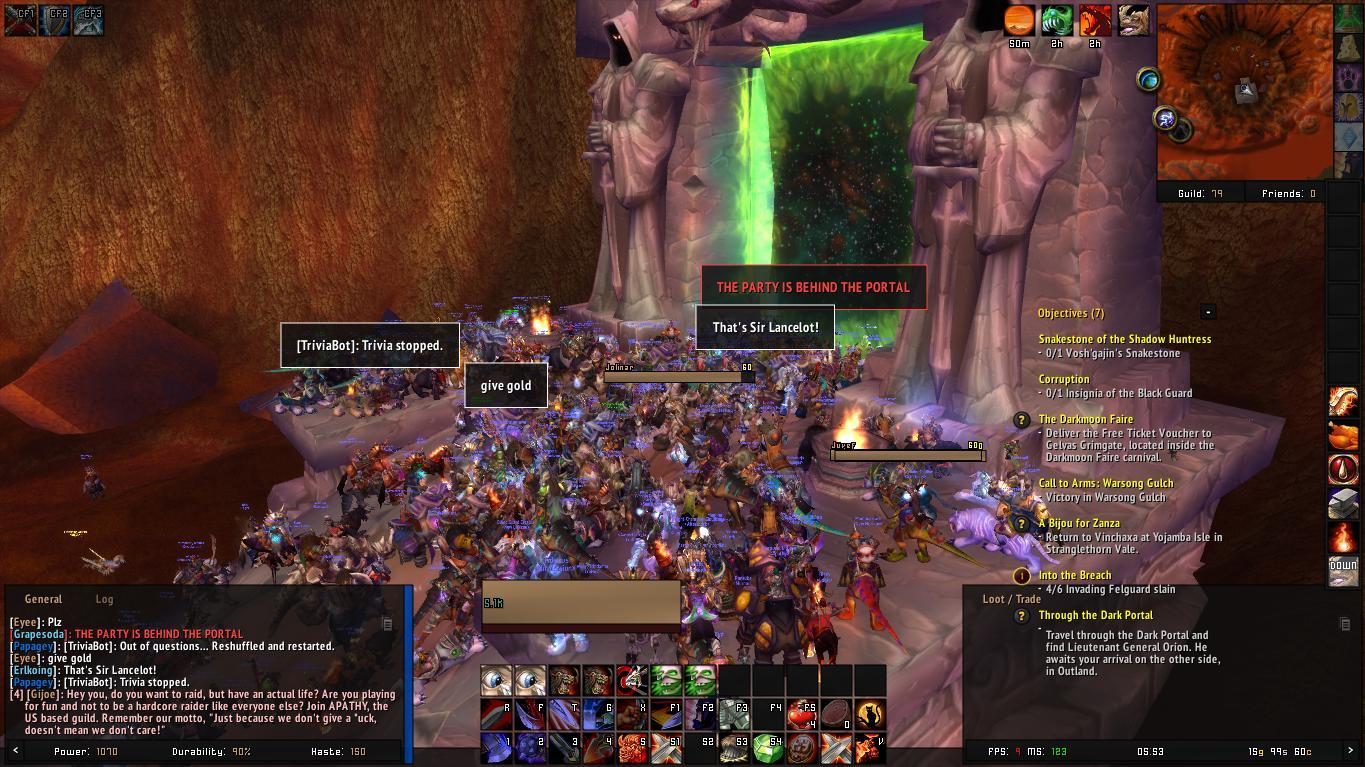Switch to the General chat tab
This screenshot has width=1365, height=767.
(43, 599)
